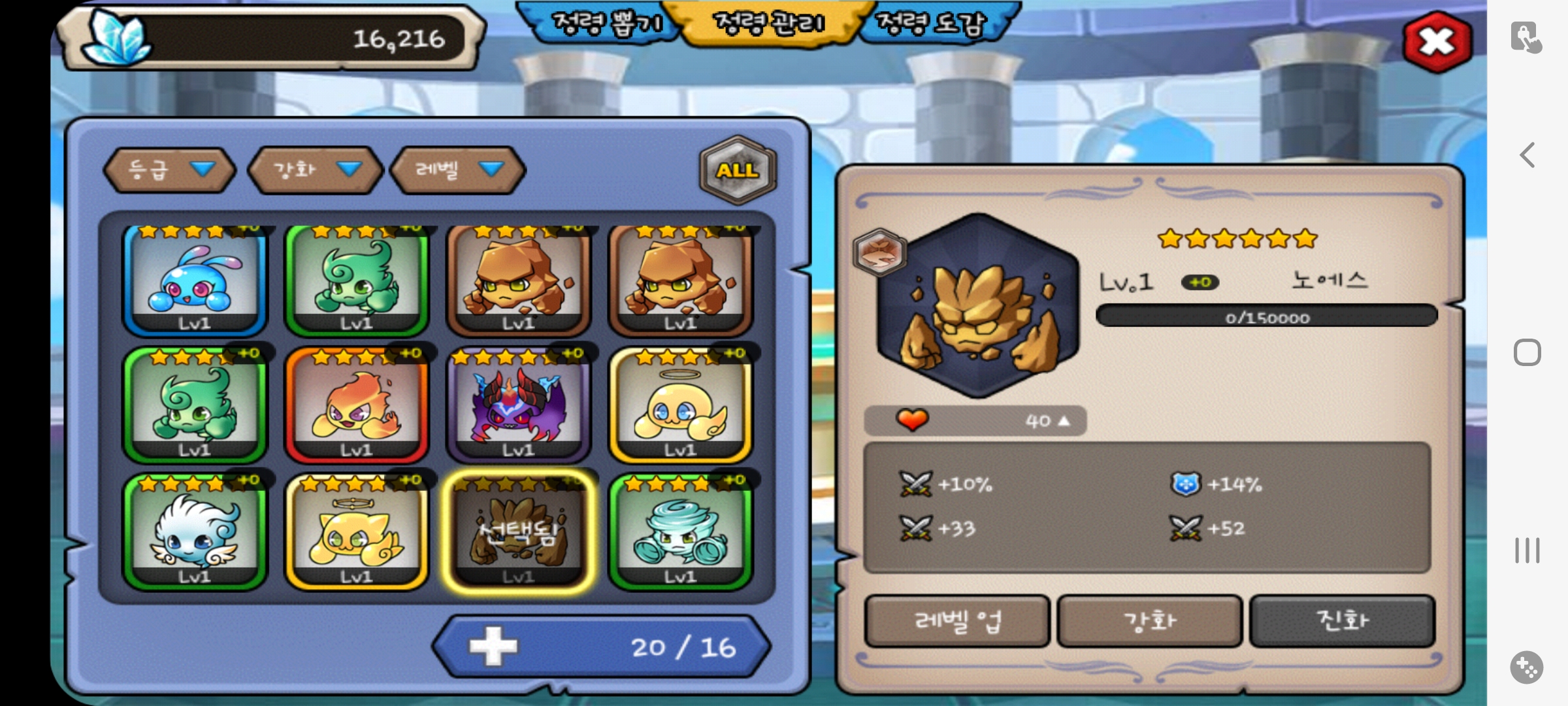Expand spirit storage with plus button
The image size is (1568, 706).
click(x=494, y=647)
